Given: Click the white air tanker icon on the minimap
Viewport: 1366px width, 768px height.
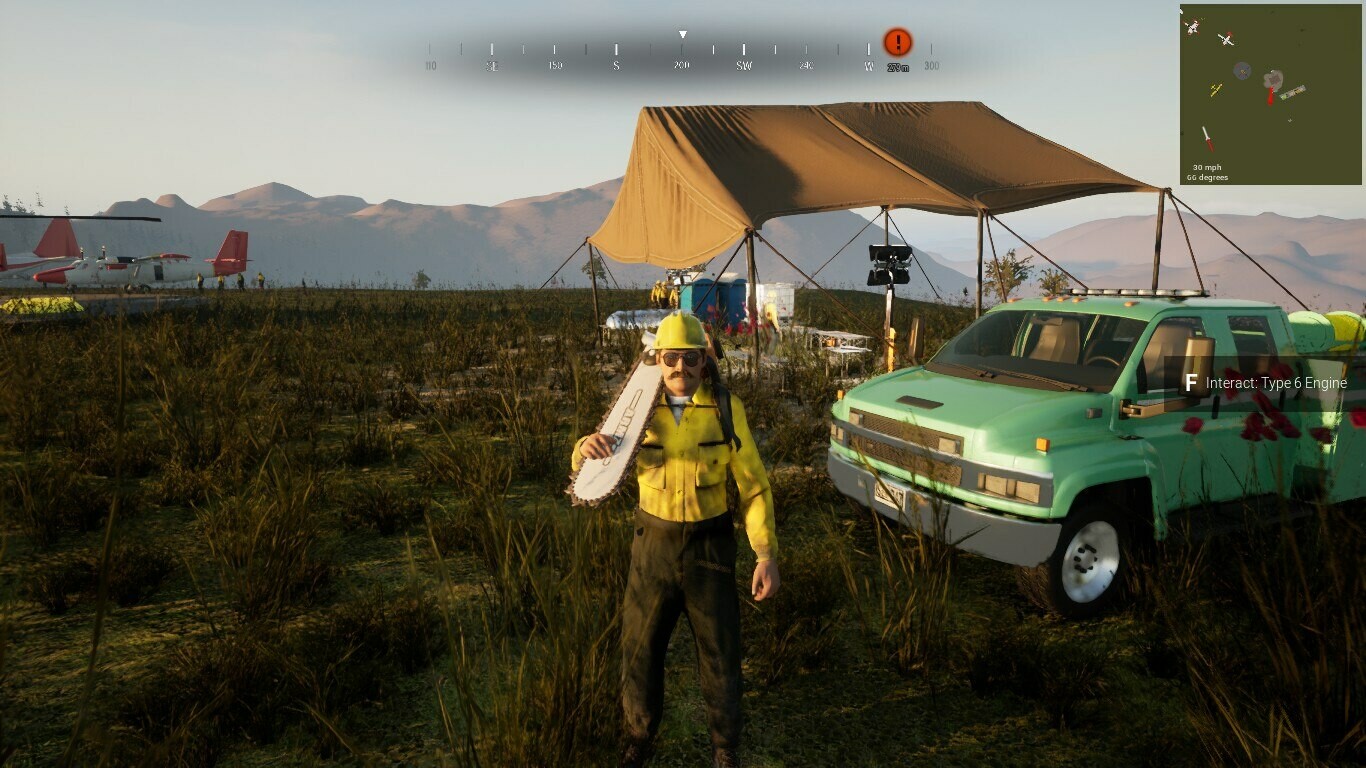Looking at the screenshot, I should point(1191,26).
